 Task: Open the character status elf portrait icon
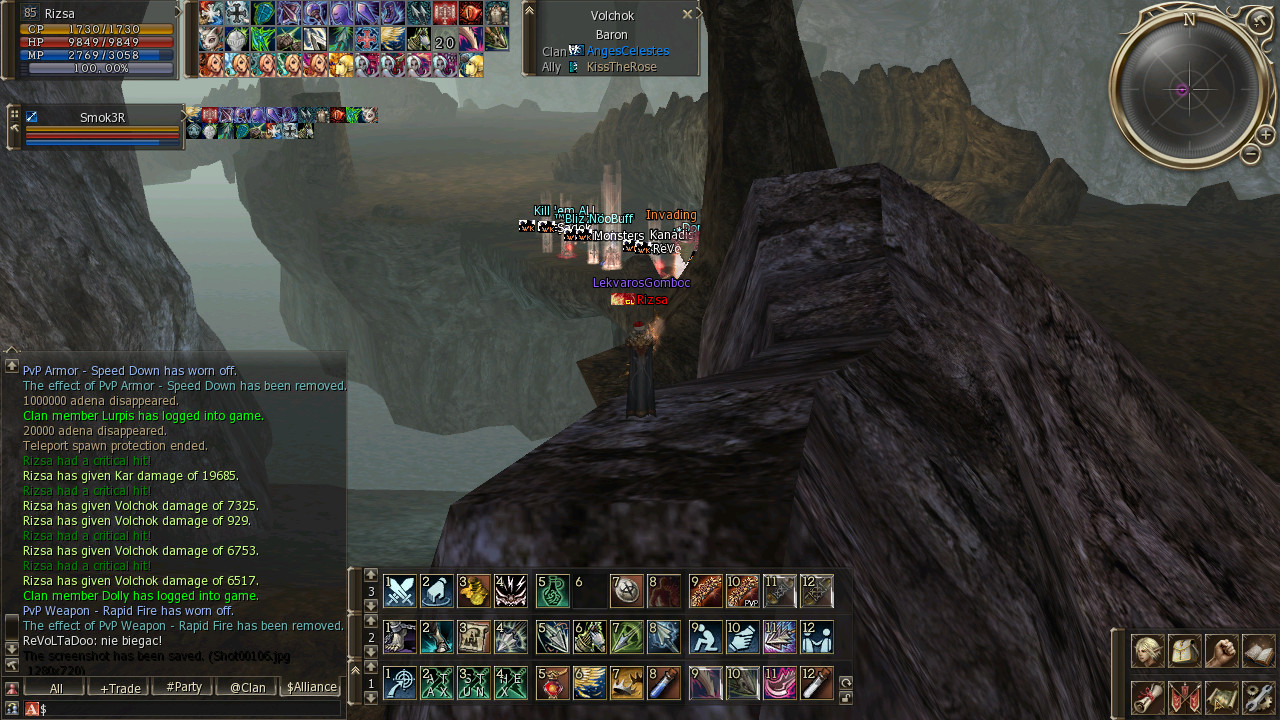click(1147, 651)
